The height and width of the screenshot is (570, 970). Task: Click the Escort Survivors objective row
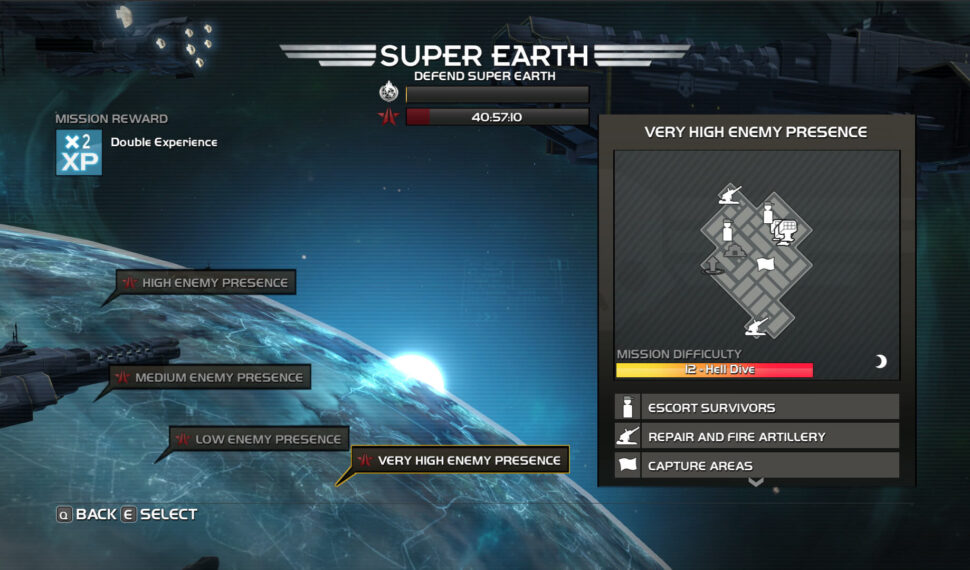756,408
